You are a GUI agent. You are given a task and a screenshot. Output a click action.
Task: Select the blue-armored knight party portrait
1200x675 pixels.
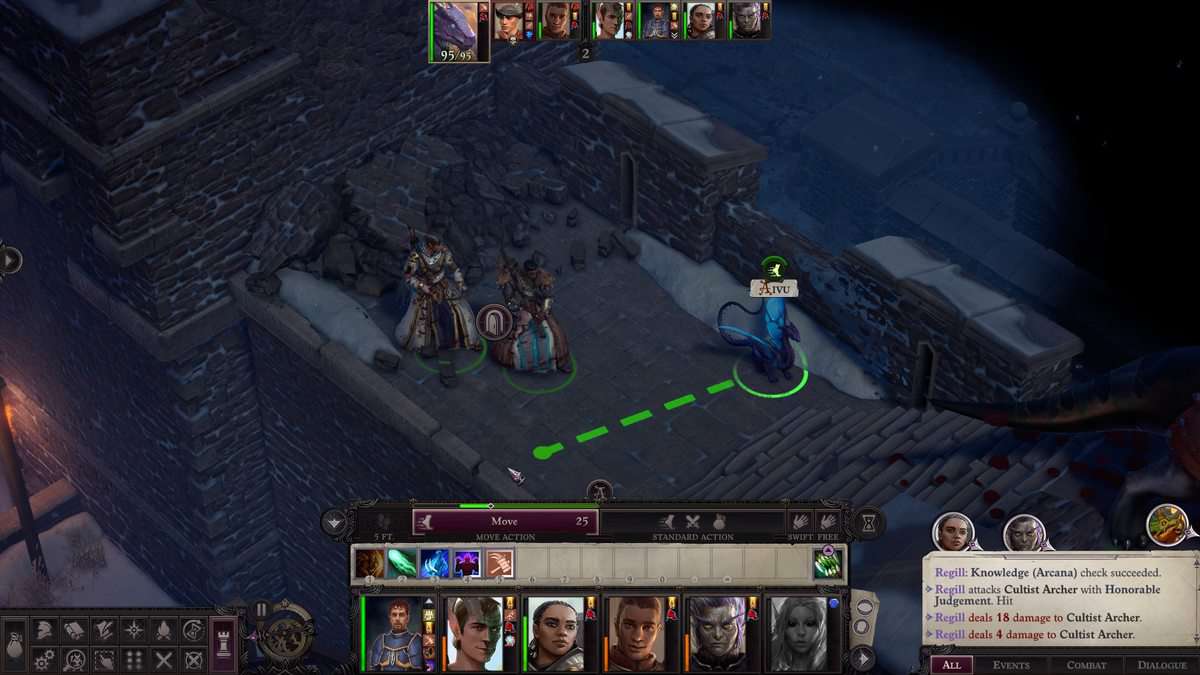[390, 634]
